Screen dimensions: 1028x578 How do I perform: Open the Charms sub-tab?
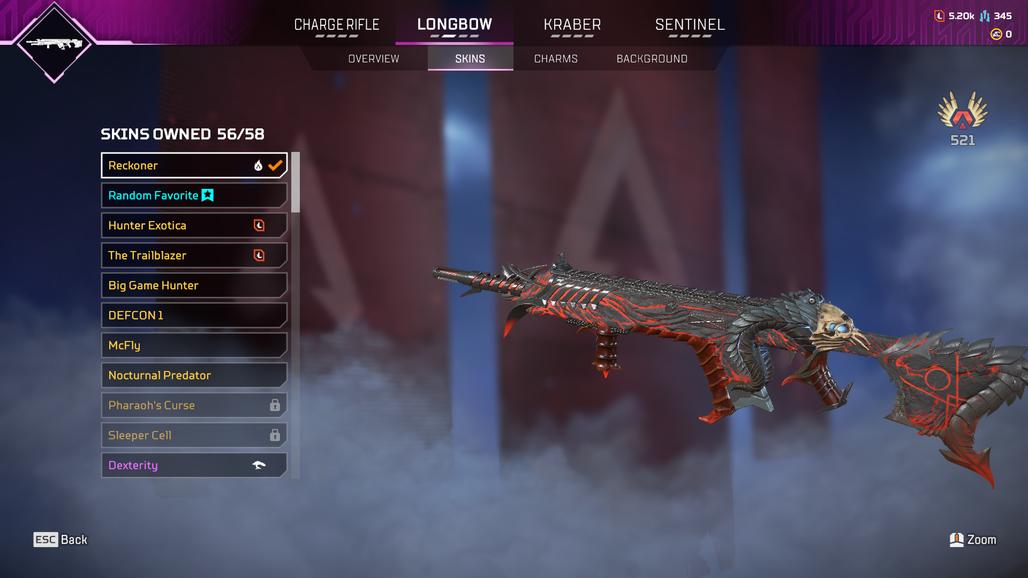(556, 59)
